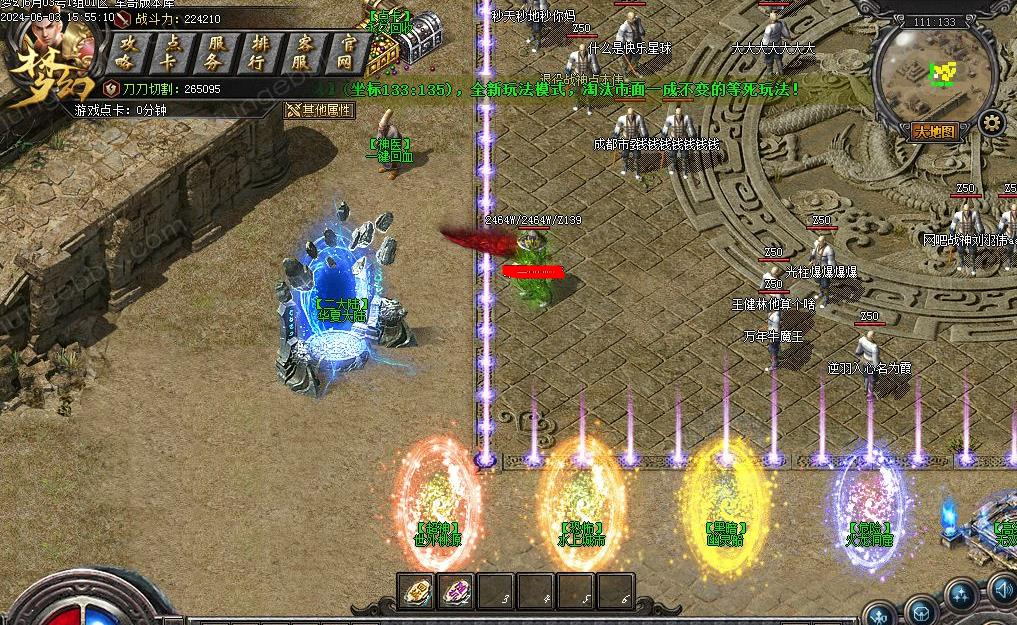The image size is (1017, 625).
Task: Open settings via the gear icon
Action: 991,124
